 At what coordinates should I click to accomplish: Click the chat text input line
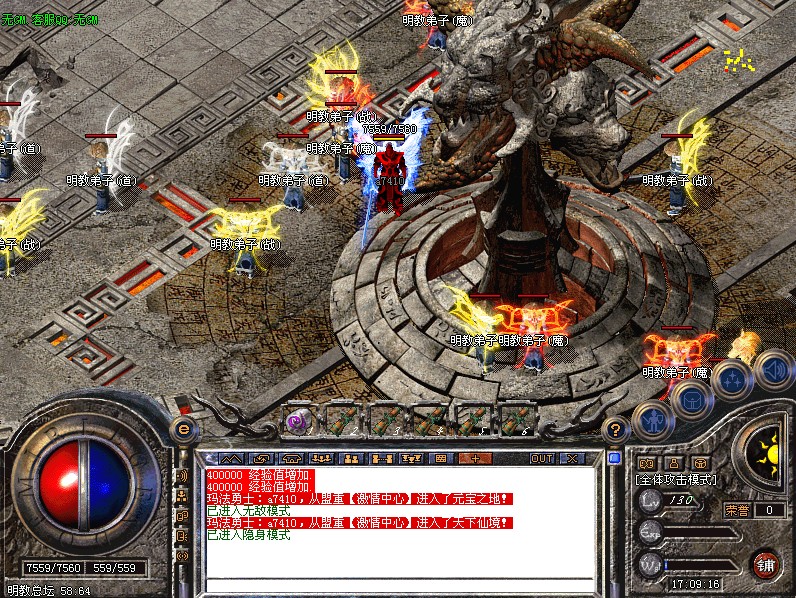(x=400, y=584)
